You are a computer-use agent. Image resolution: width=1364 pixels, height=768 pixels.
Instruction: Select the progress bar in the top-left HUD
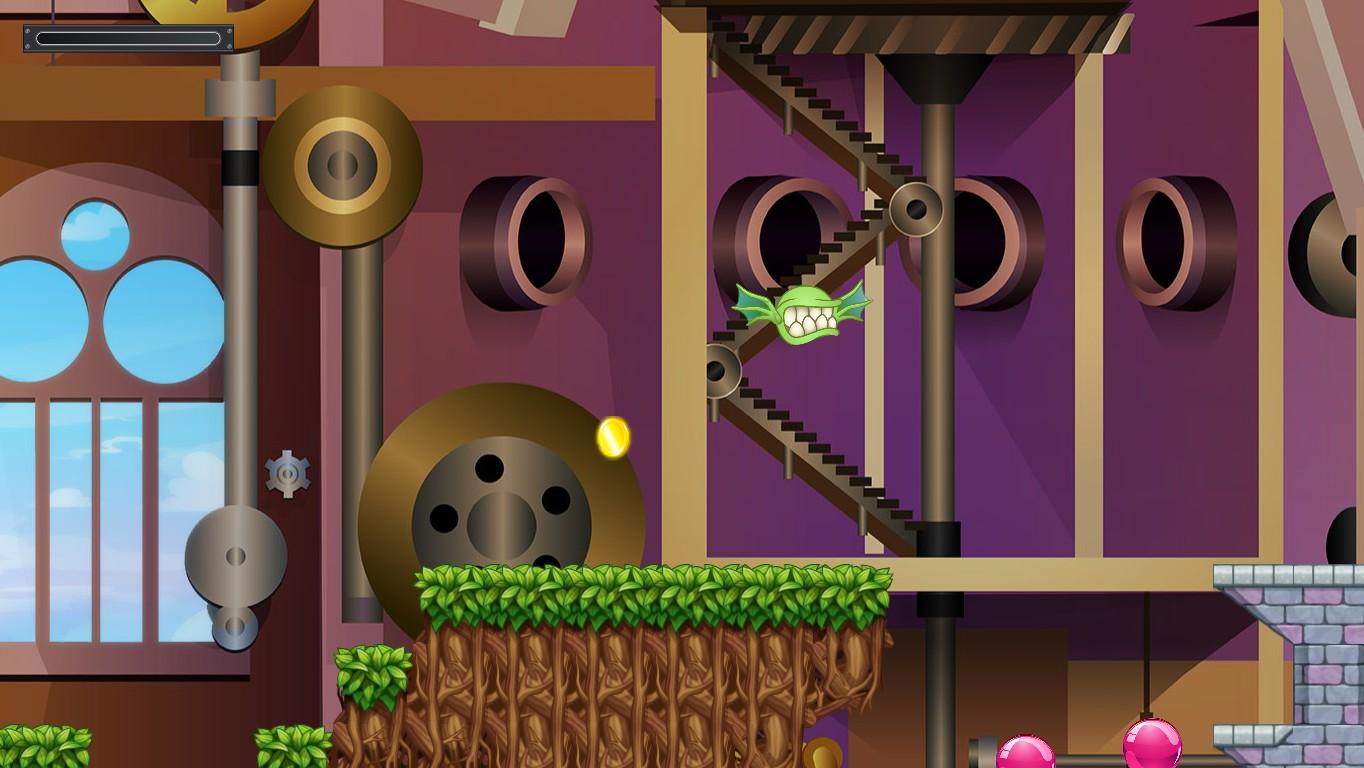[127, 39]
